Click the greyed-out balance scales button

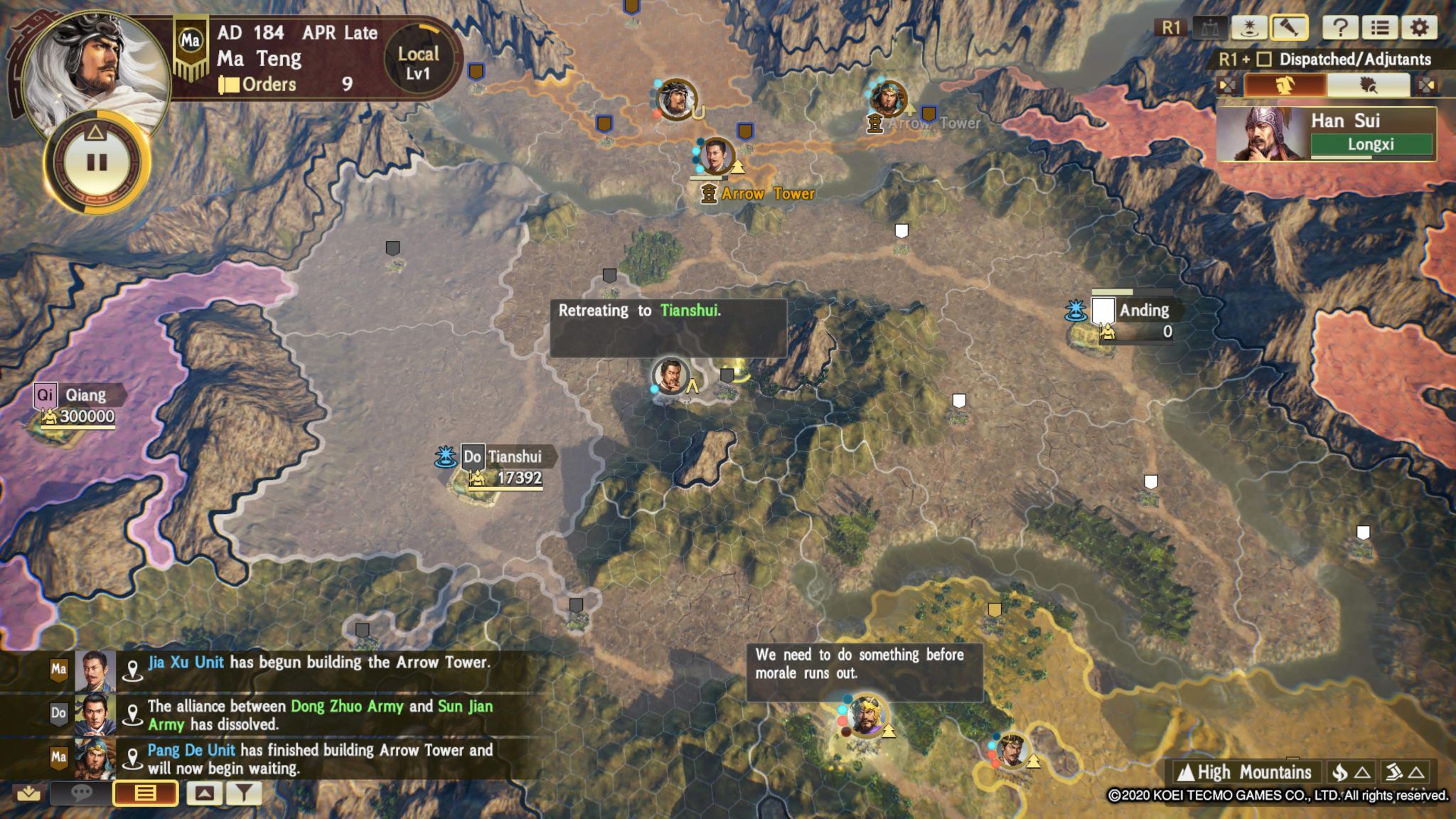(x=1209, y=28)
